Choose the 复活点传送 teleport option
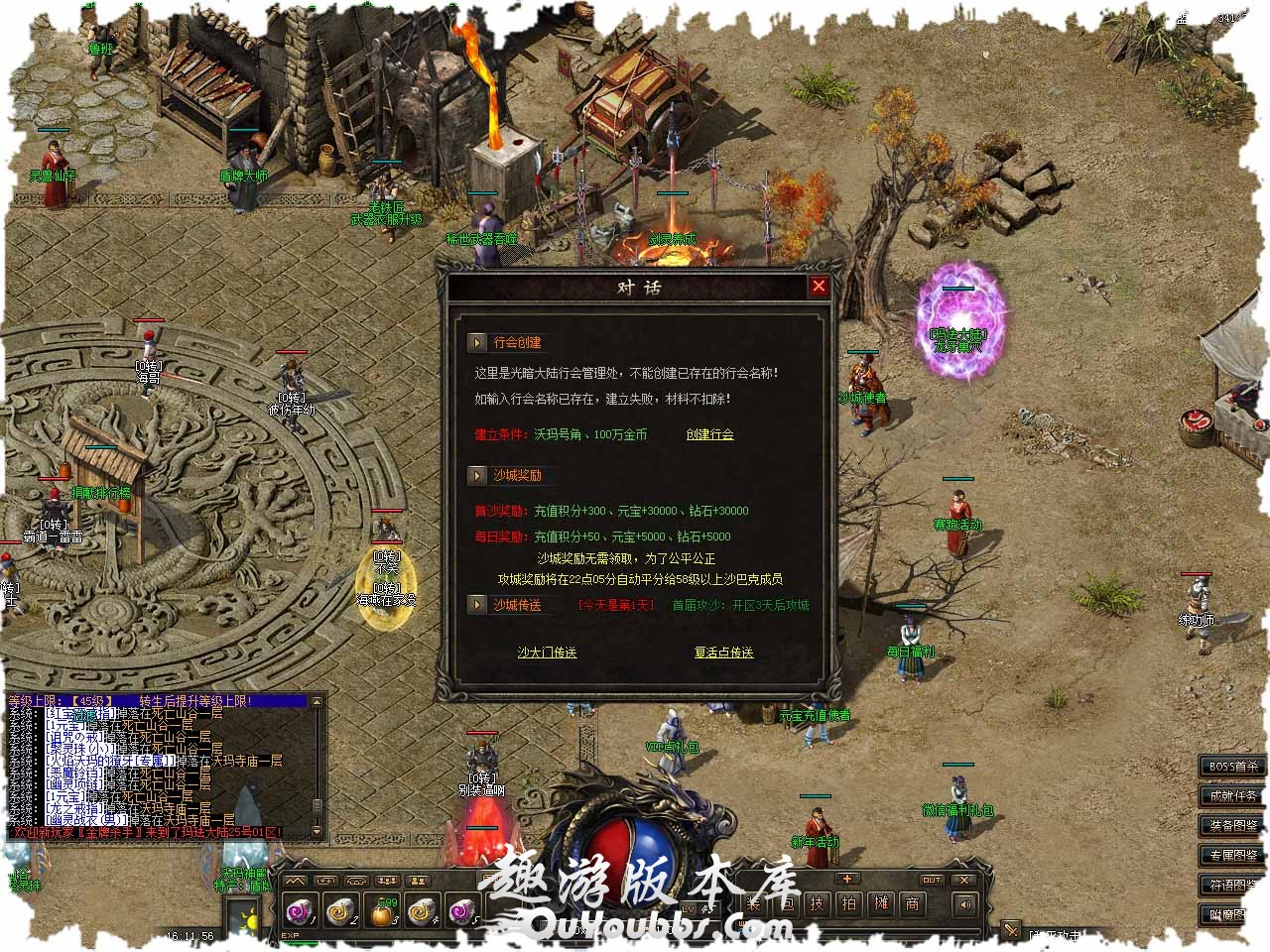Image resolution: width=1270 pixels, height=952 pixels. pyautogui.click(x=723, y=653)
